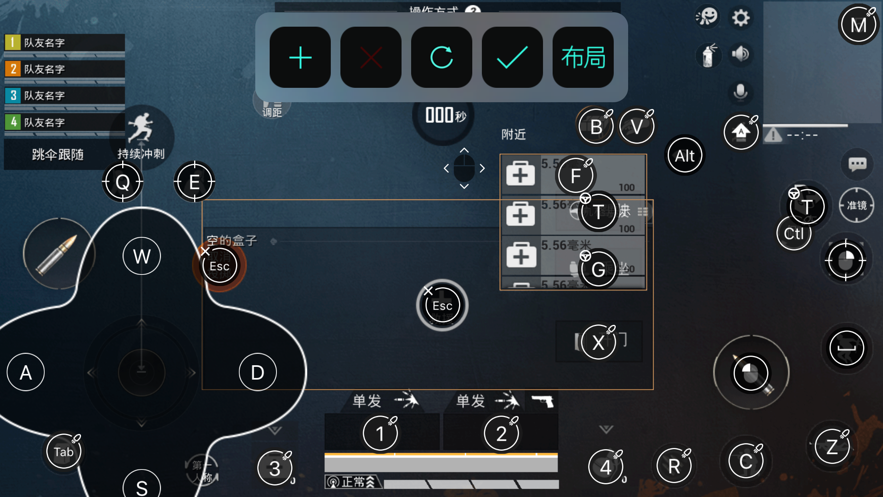The height and width of the screenshot is (497, 883).
Task: Select the Alt key mapping marker
Action: [684, 155]
